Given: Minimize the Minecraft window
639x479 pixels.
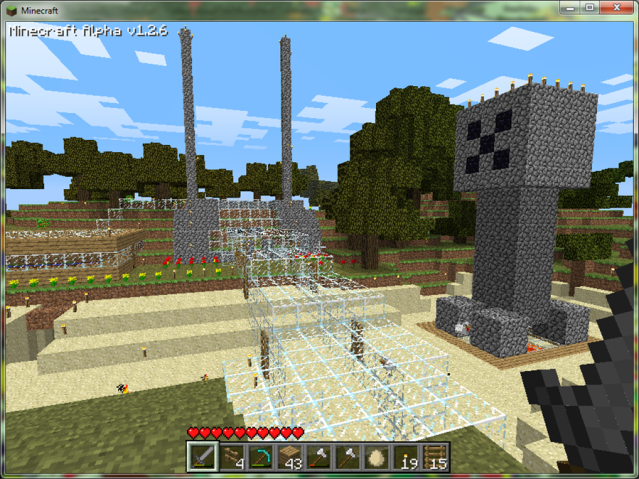Looking at the screenshot, I should pyautogui.click(x=570, y=8).
